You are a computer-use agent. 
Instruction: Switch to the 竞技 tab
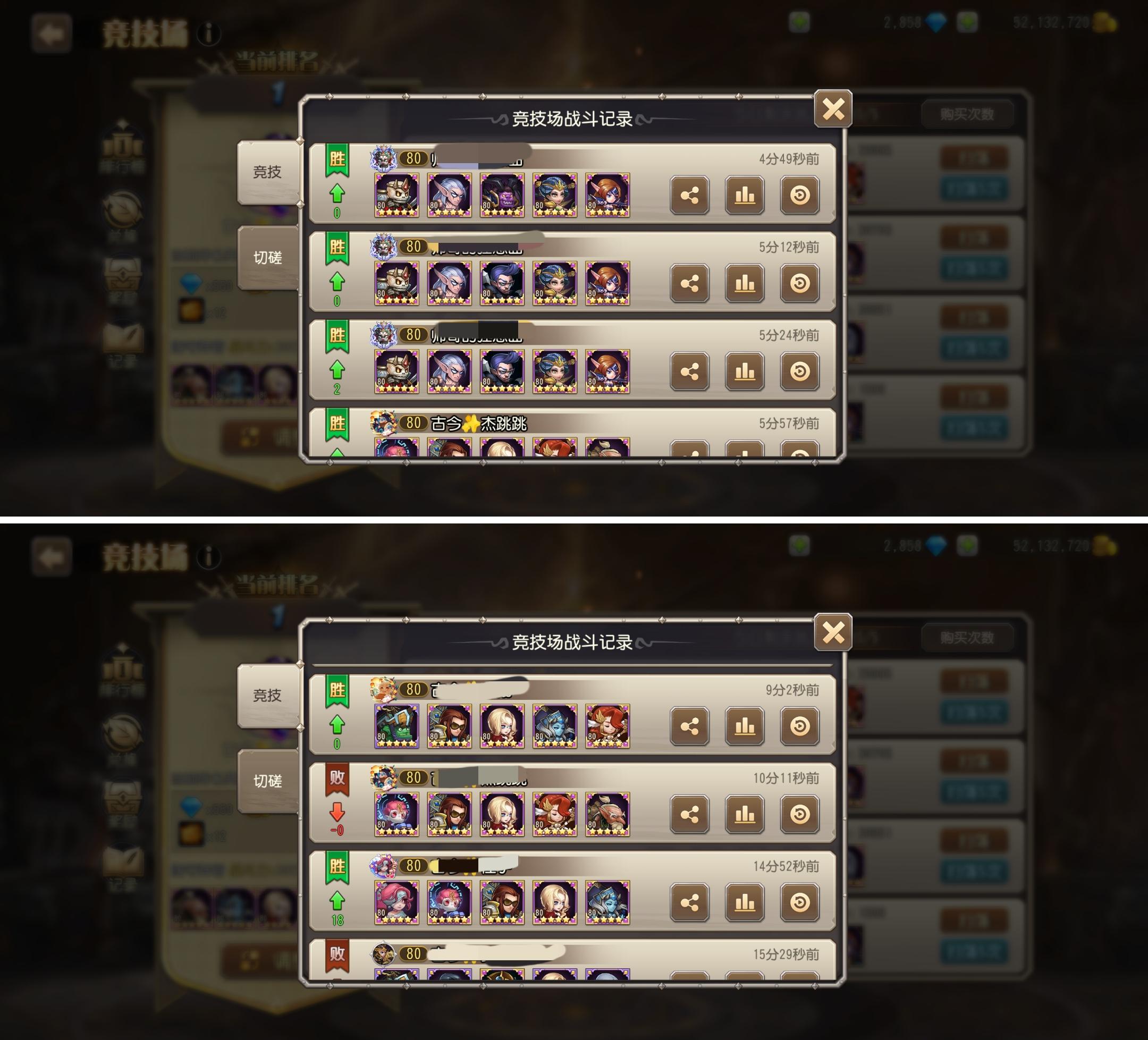click(x=268, y=171)
